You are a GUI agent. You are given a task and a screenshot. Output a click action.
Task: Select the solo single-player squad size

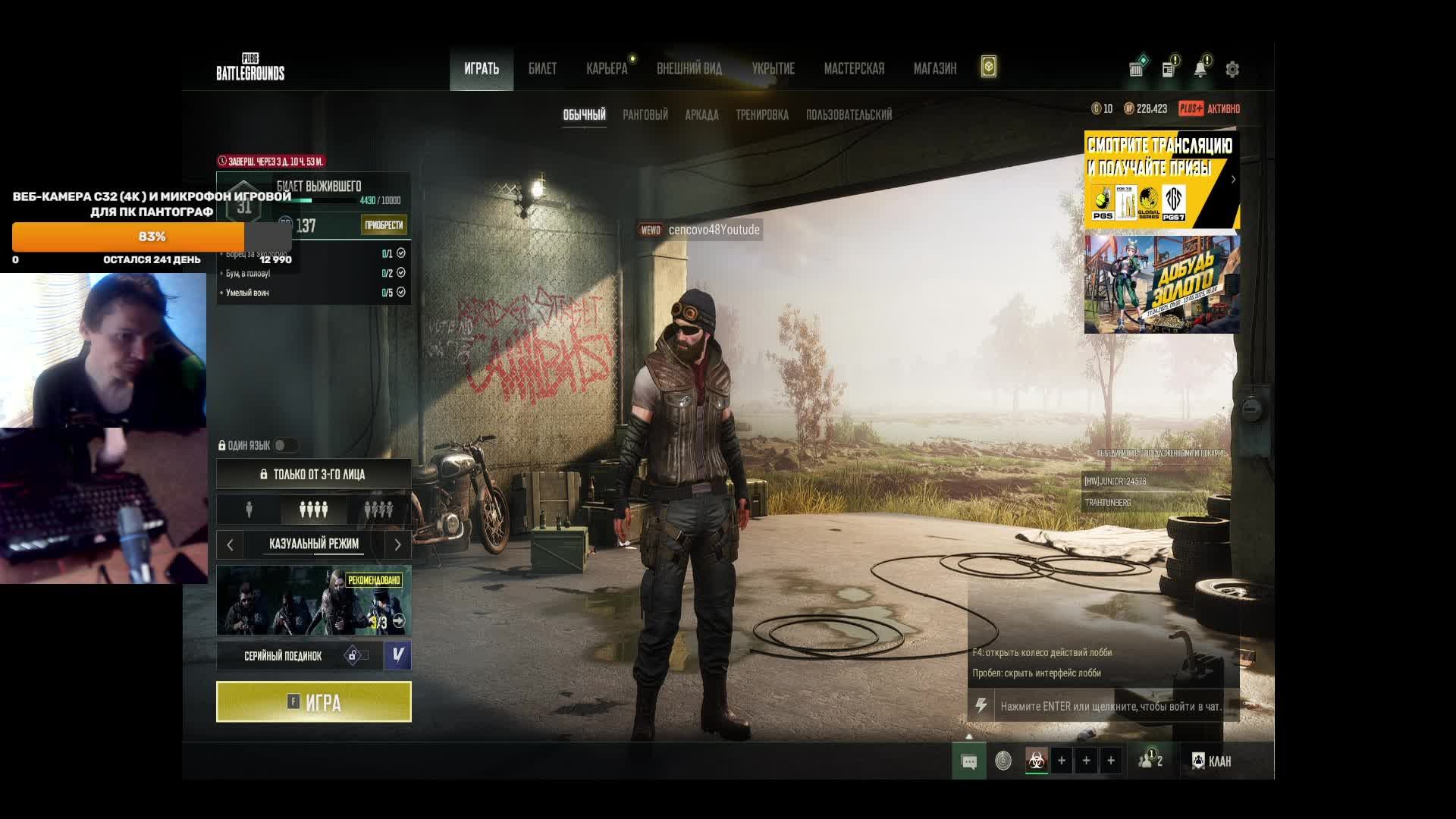pos(249,510)
